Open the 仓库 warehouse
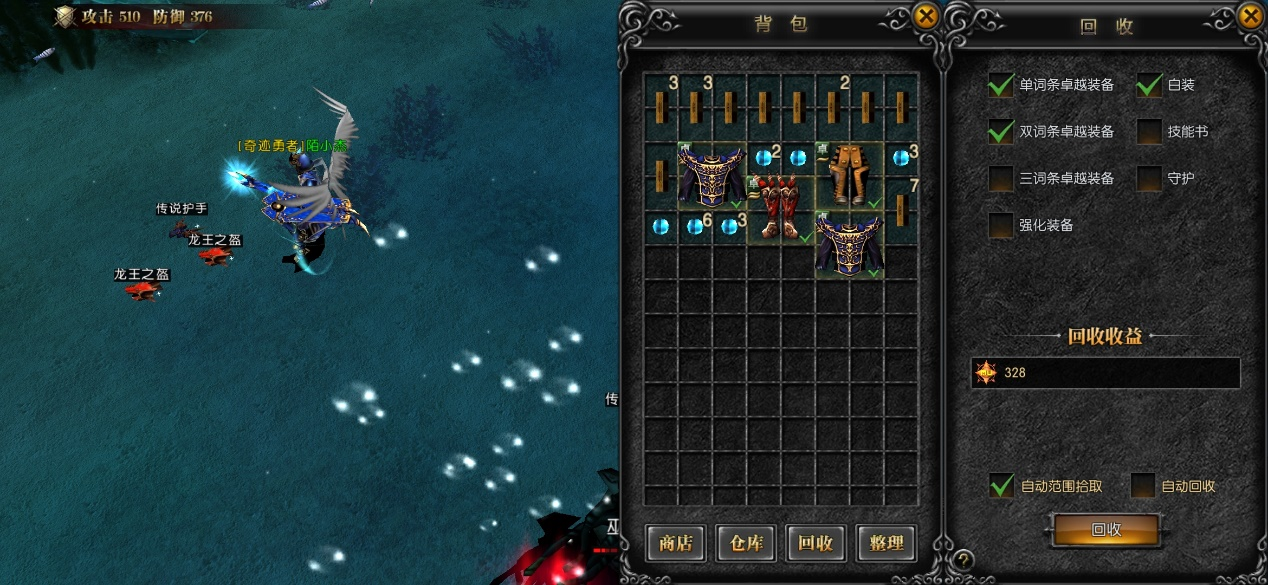This screenshot has width=1268, height=585. (x=747, y=543)
